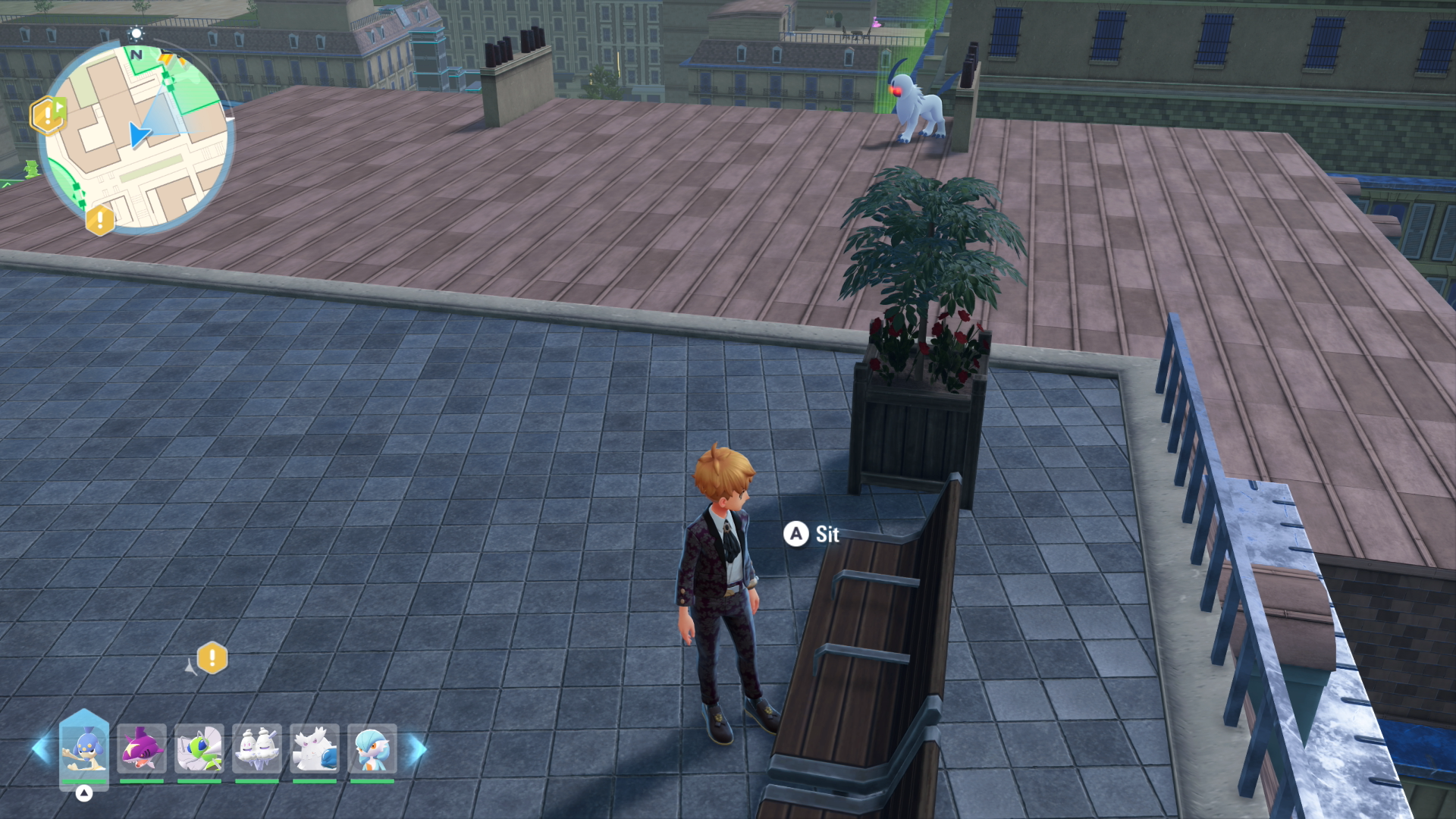Choose the Abomasnow party slot
Viewport: 1456px width, 819px height.
tap(315, 748)
